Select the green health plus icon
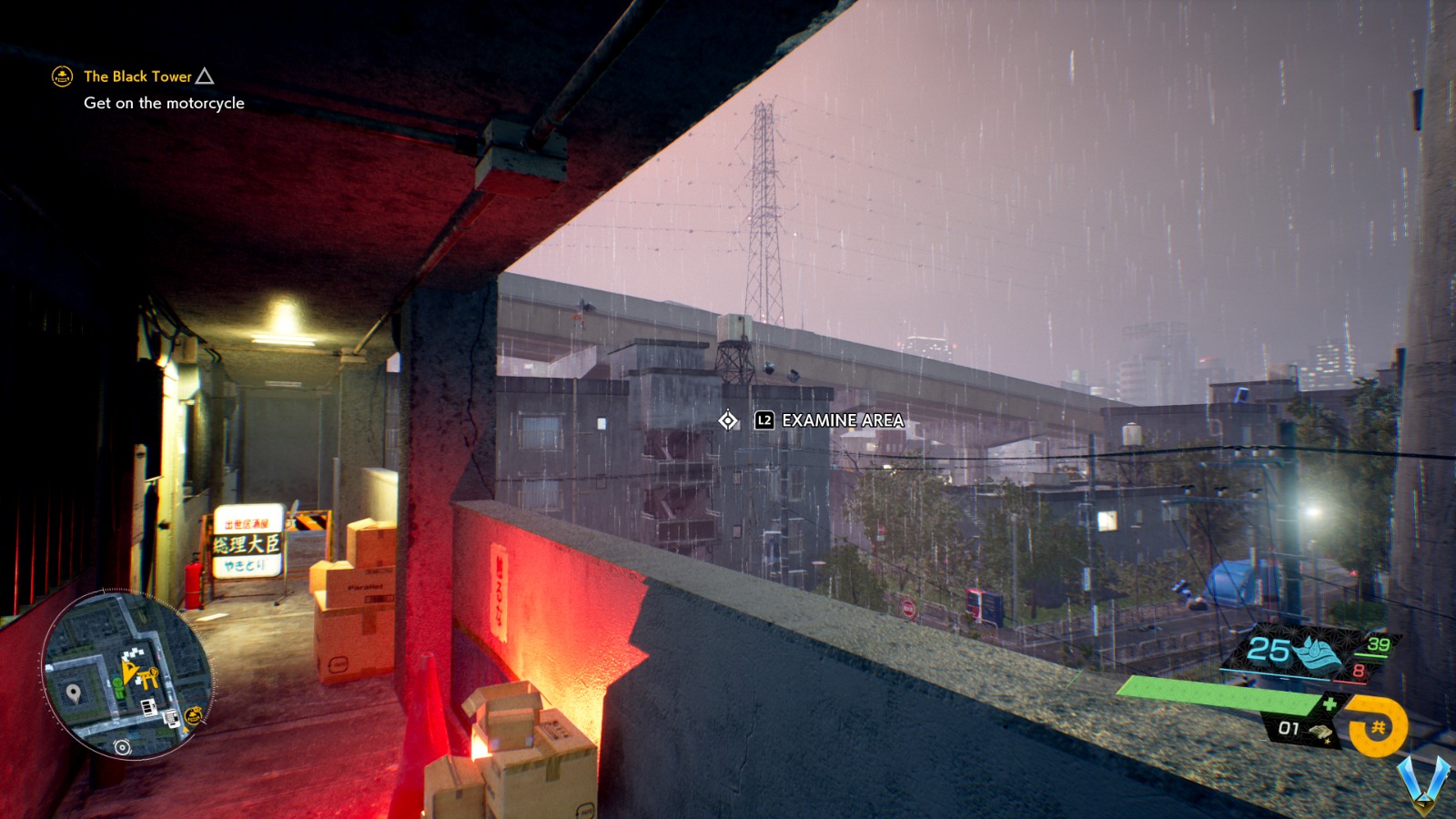The width and height of the screenshot is (1456, 819). (1330, 703)
